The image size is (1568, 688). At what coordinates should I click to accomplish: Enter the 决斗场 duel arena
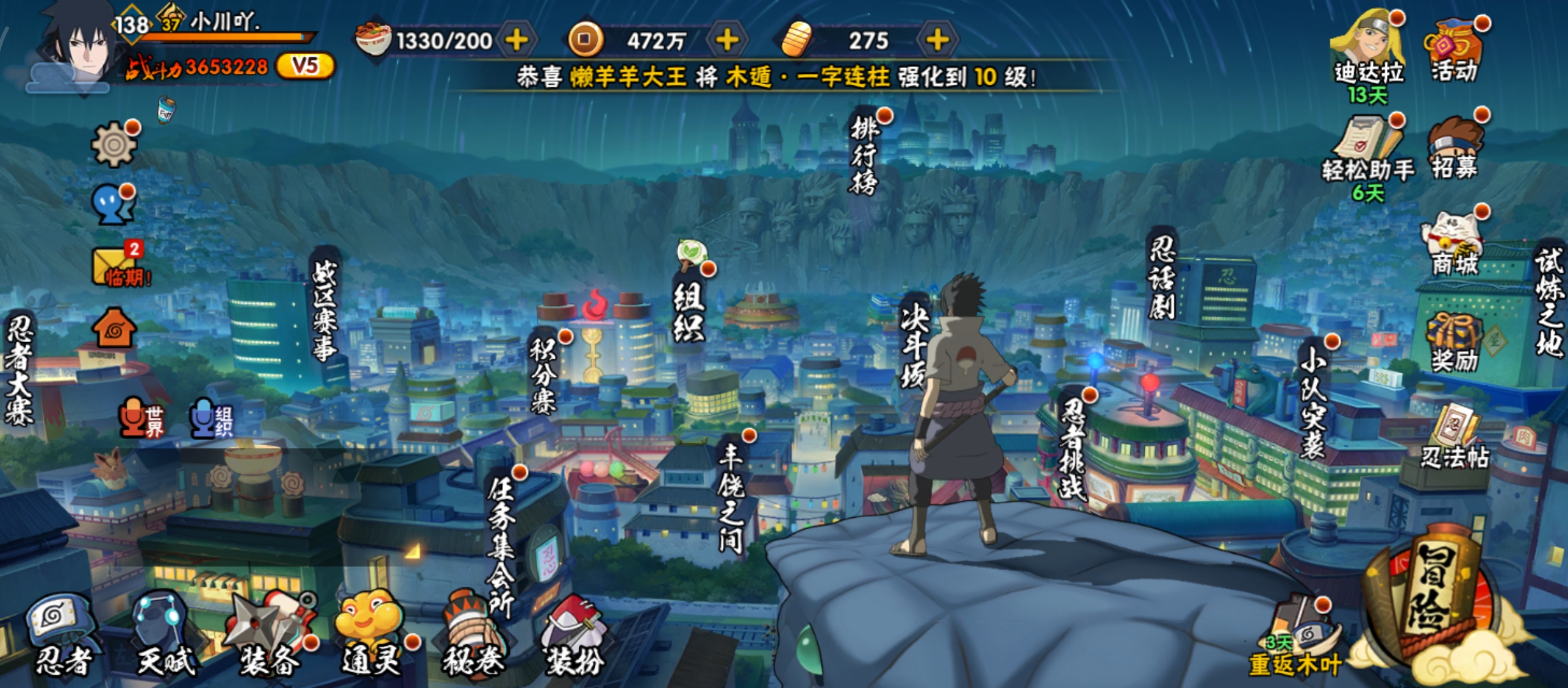[913, 344]
